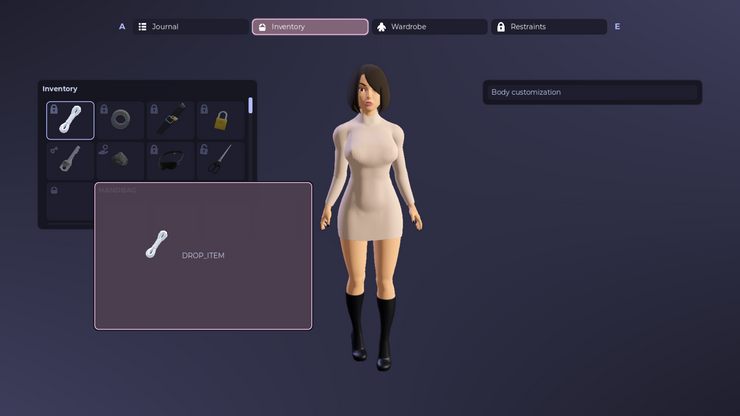Screen dimensions: 740x416
Task: Click the DROP_ITEM option
Action: [203, 256]
